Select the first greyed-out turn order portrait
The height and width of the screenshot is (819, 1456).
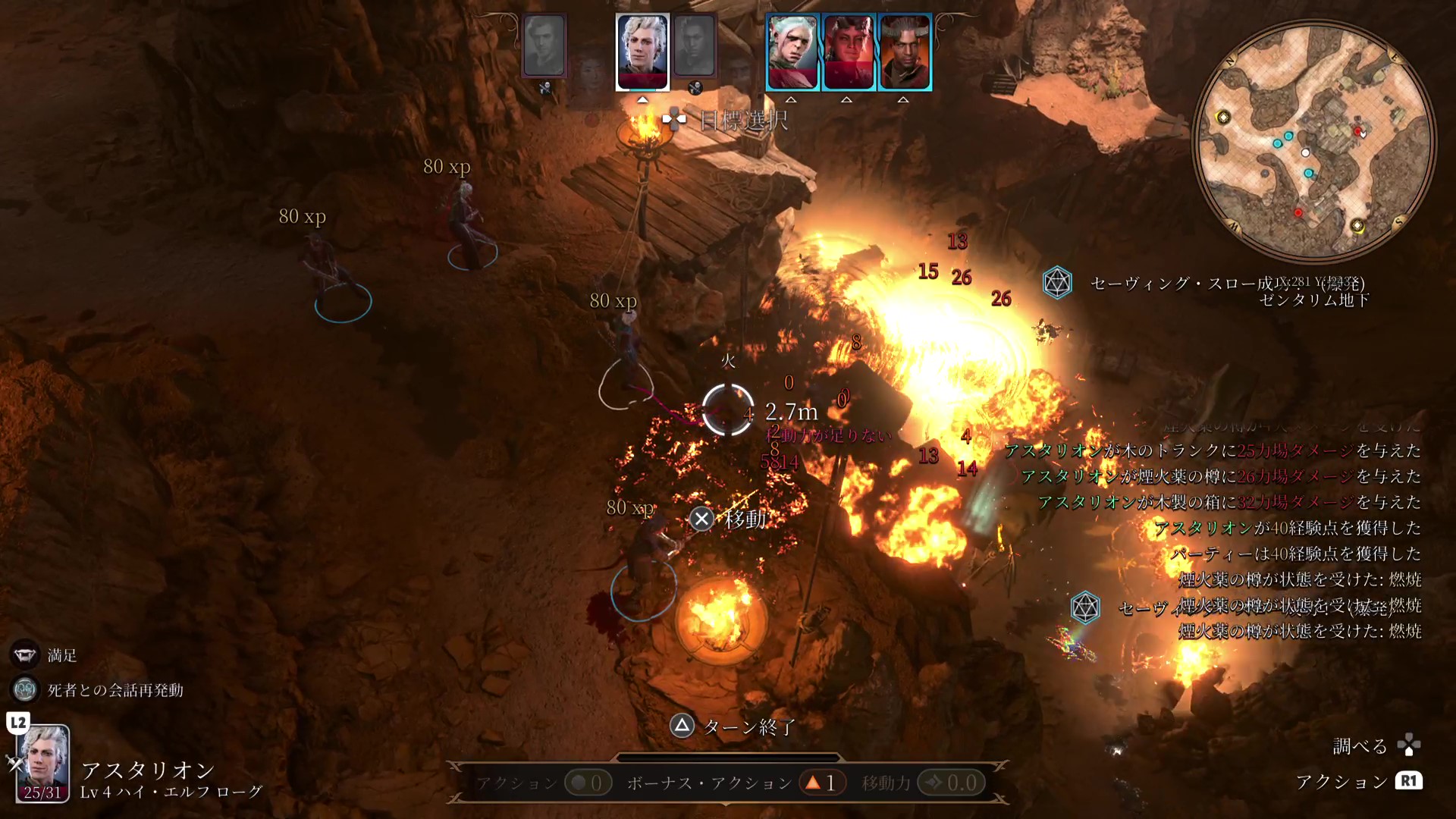(544, 46)
